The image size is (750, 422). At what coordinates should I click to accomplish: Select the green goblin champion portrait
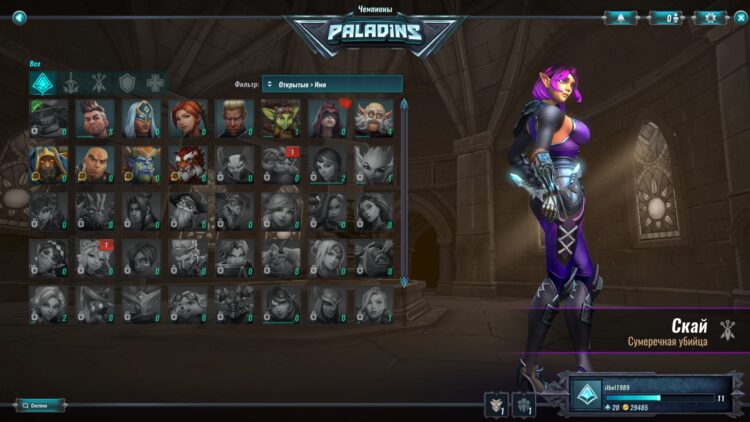pyautogui.click(x=281, y=118)
